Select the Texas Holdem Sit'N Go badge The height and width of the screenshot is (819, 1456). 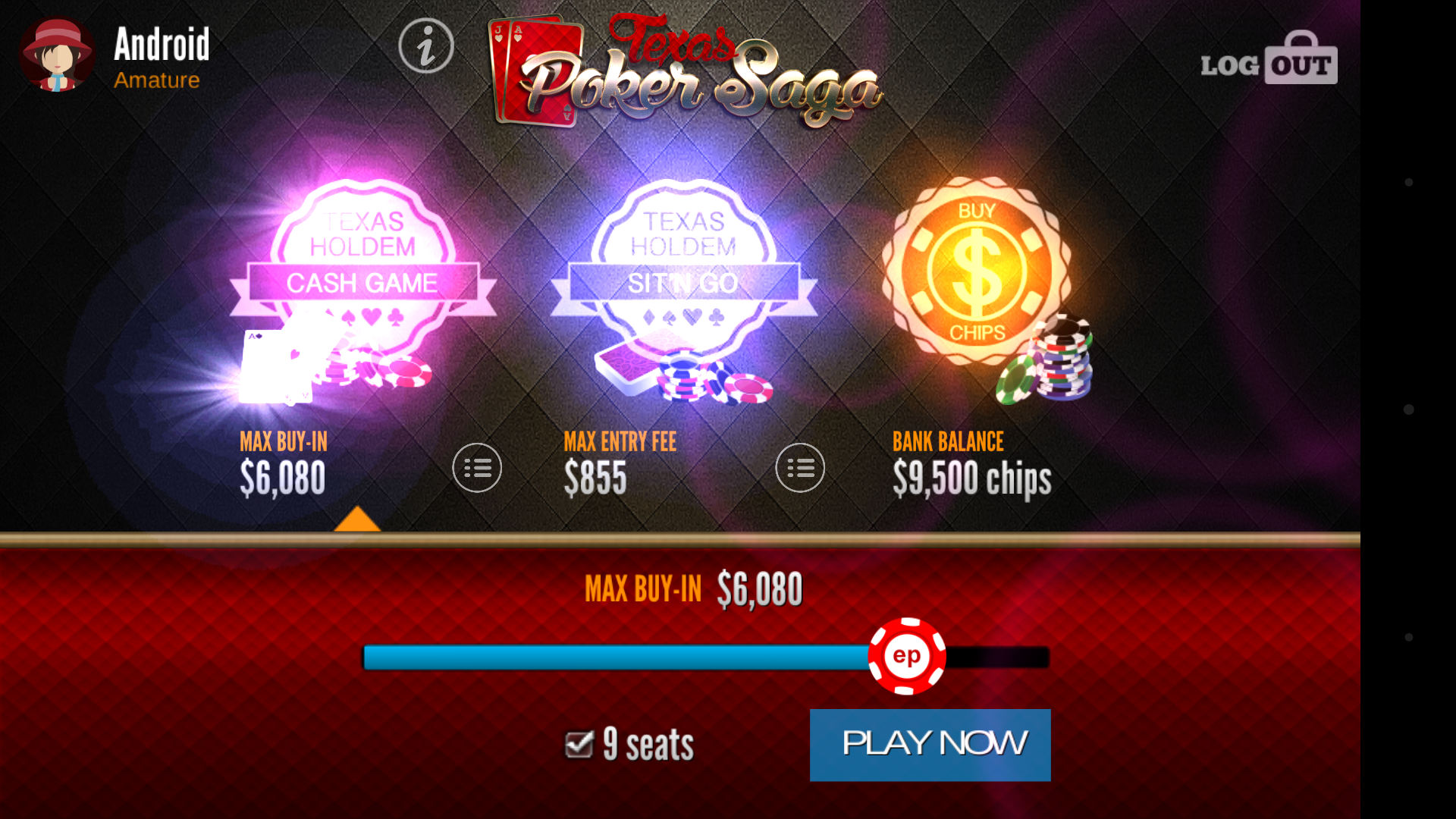point(686,281)
